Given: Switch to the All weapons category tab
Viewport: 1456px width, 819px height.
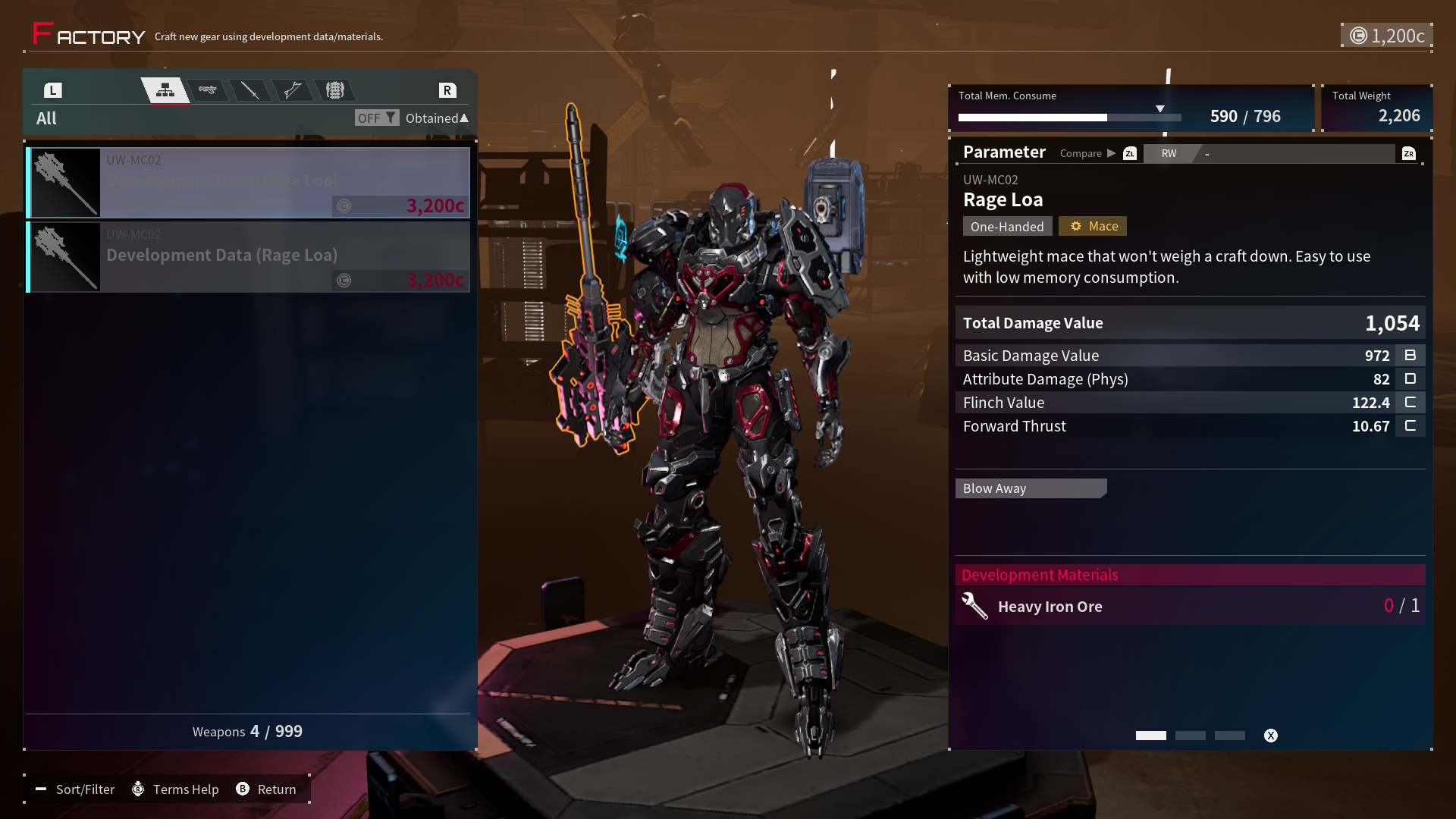Looking at the screenshot, I should coord(165,91).
